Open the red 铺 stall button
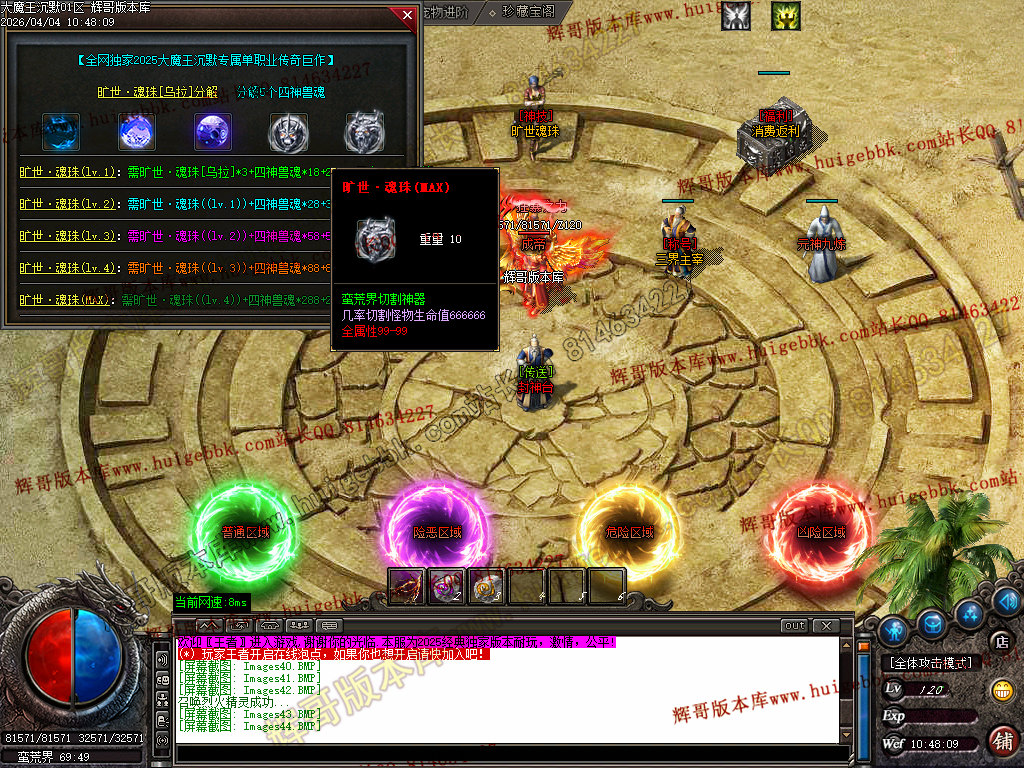This screenshot has height=768, width=1024. pos(1002,741)
